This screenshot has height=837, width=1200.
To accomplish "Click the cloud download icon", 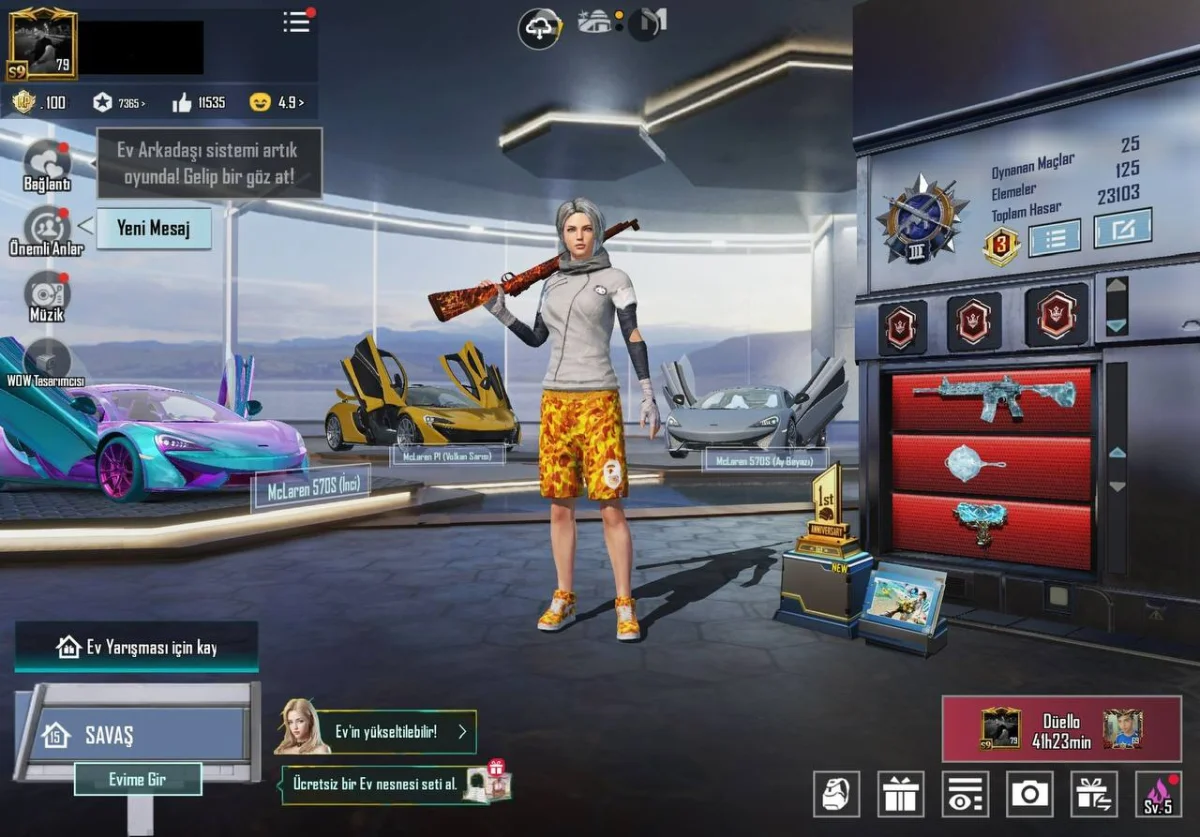I will 539,27.
